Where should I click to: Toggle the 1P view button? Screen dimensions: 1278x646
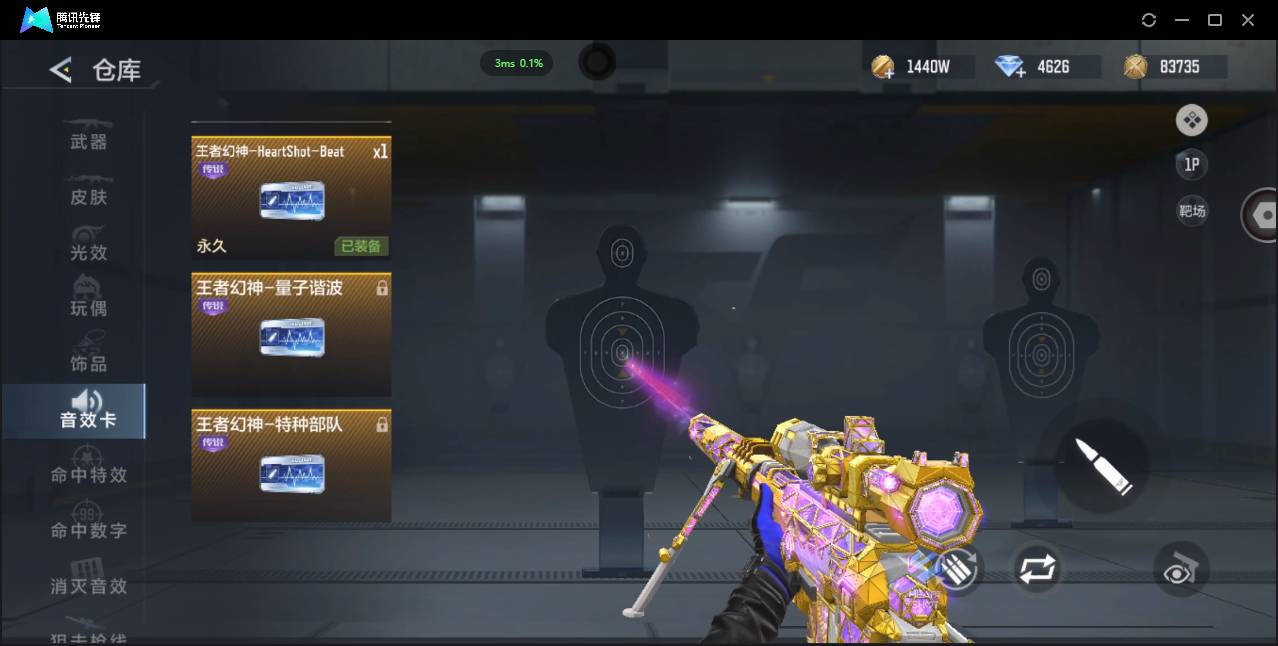tap(1191, 165)
